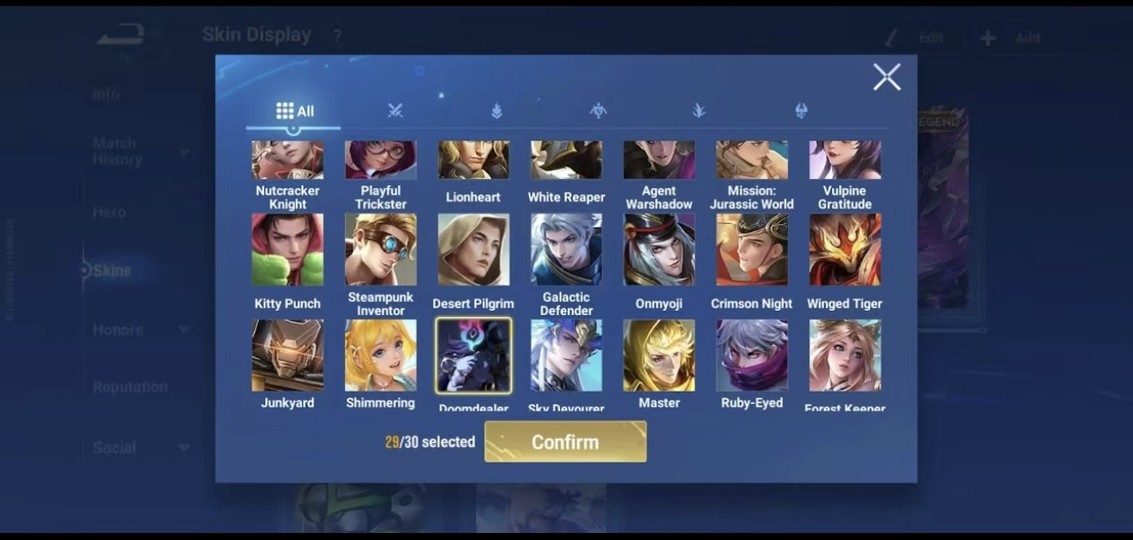This screenshot has width=1133, height=540.
Task: Choose the Steampunk Inventor skin
Action: [381, 250]
